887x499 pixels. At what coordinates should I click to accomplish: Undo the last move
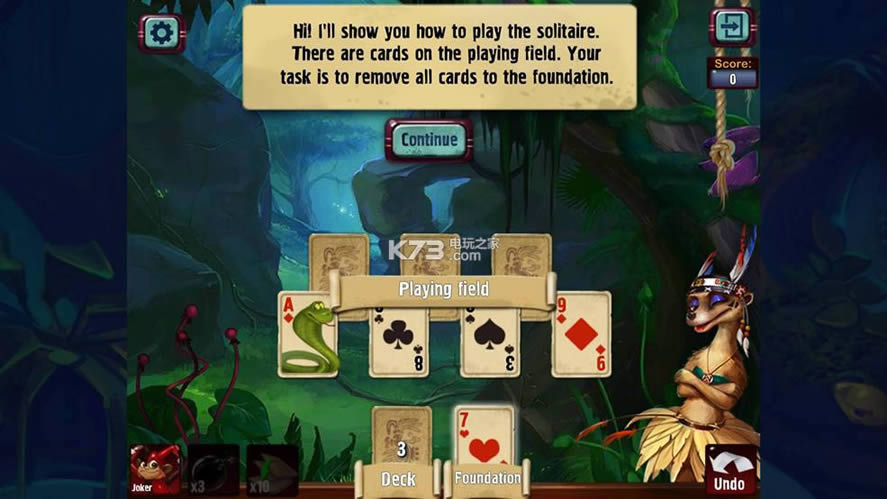coord(730,470)
